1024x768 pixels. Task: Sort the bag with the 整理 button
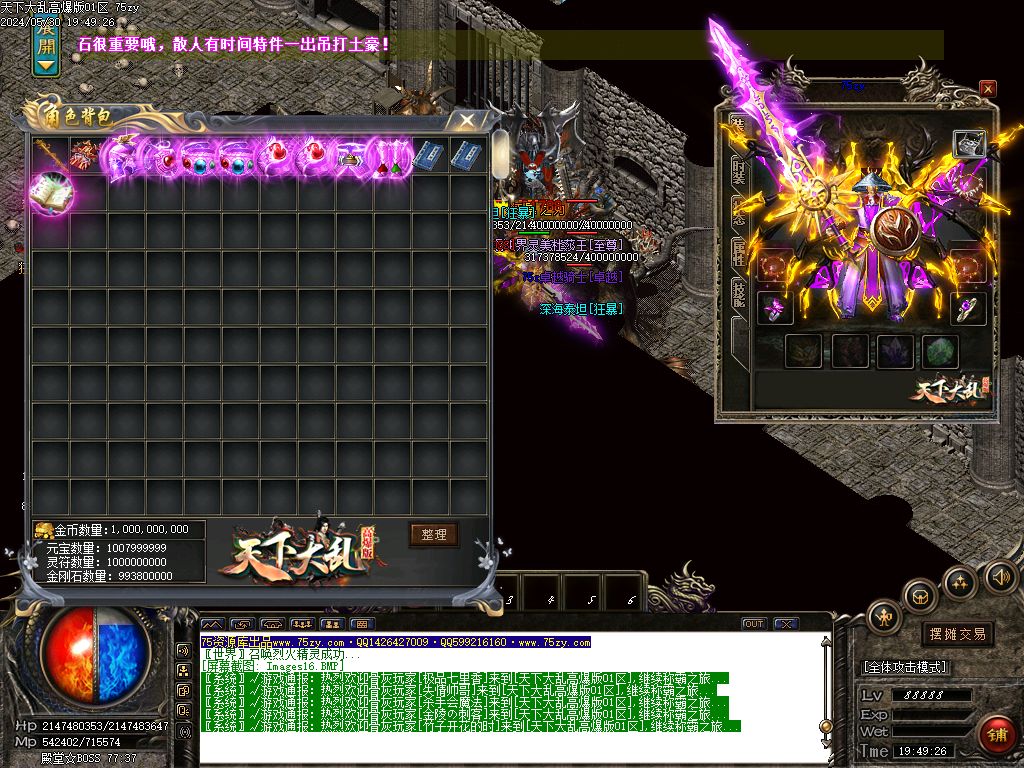(x=433, y=534)
